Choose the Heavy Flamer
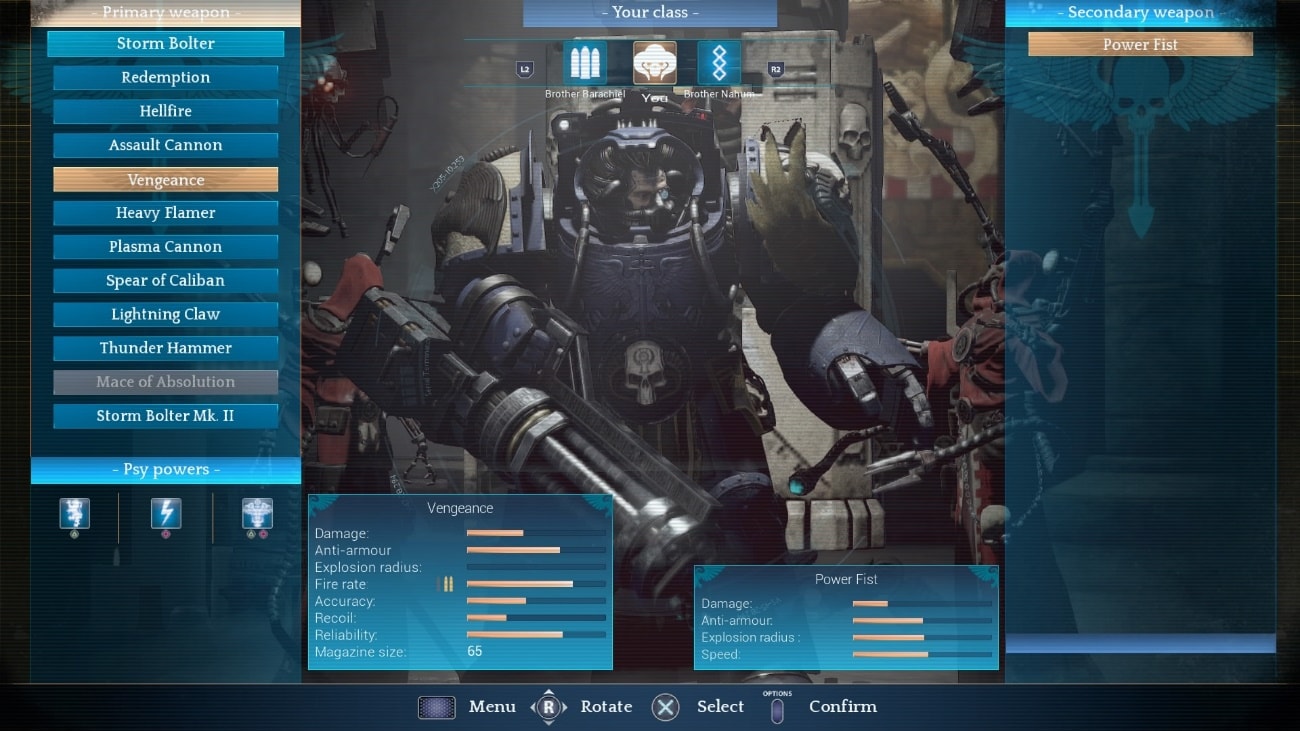The width and height of the screenshot is (1300, 731). click(x=165, y=213)
